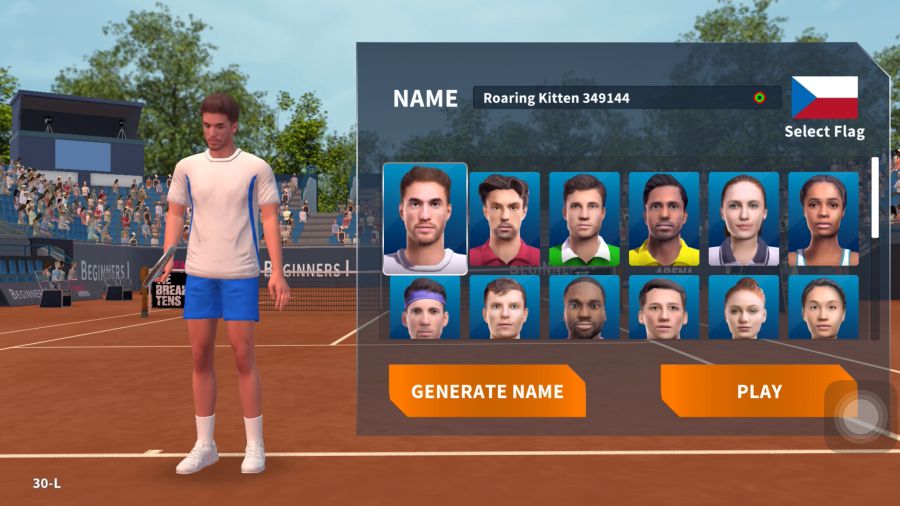Open flag selection via the Czech flag
This screenshot has width=900, height=506.
824,98
